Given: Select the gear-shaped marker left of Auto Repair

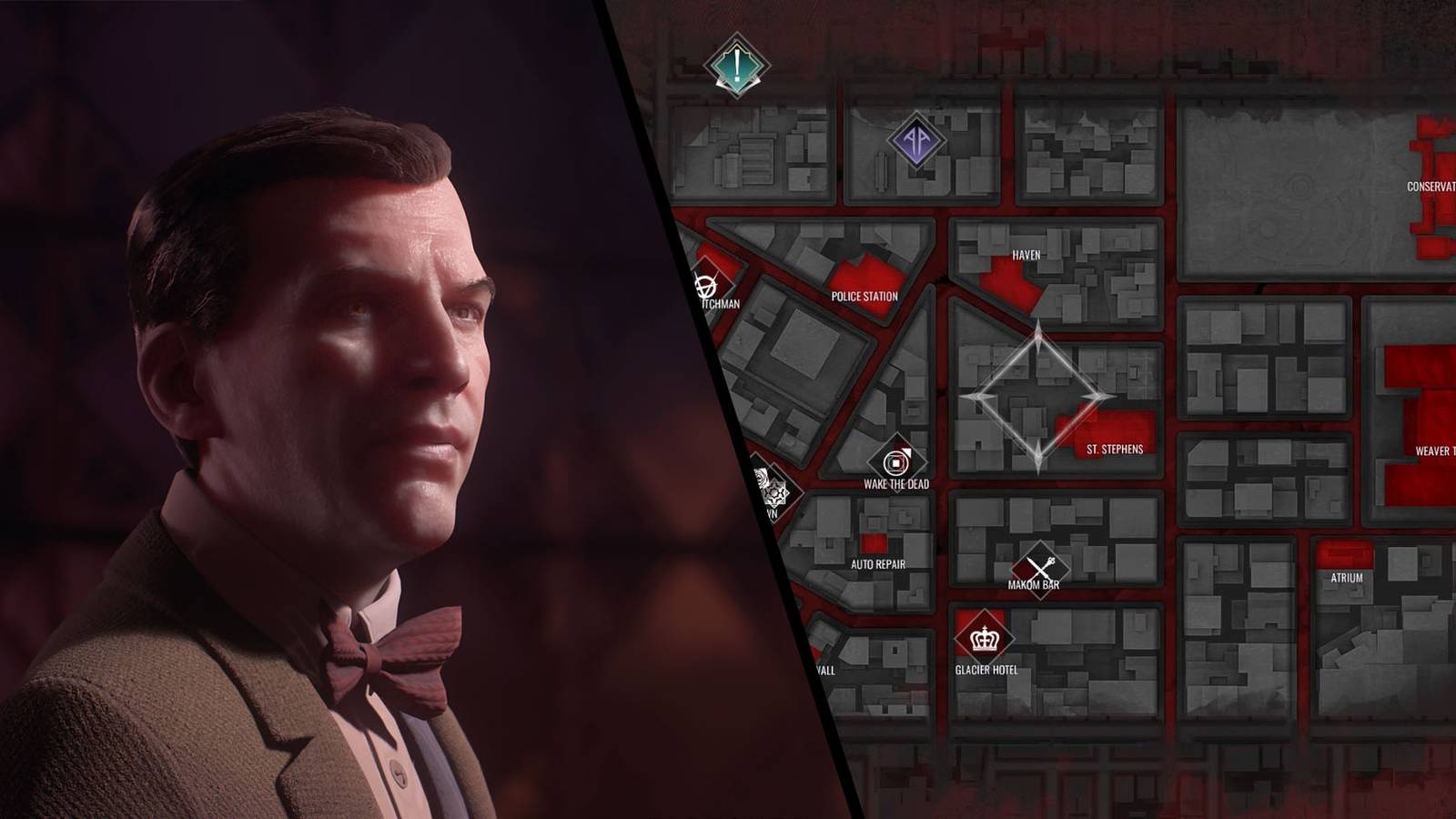Looking at the screenshot, I should (x=776, y=491).
